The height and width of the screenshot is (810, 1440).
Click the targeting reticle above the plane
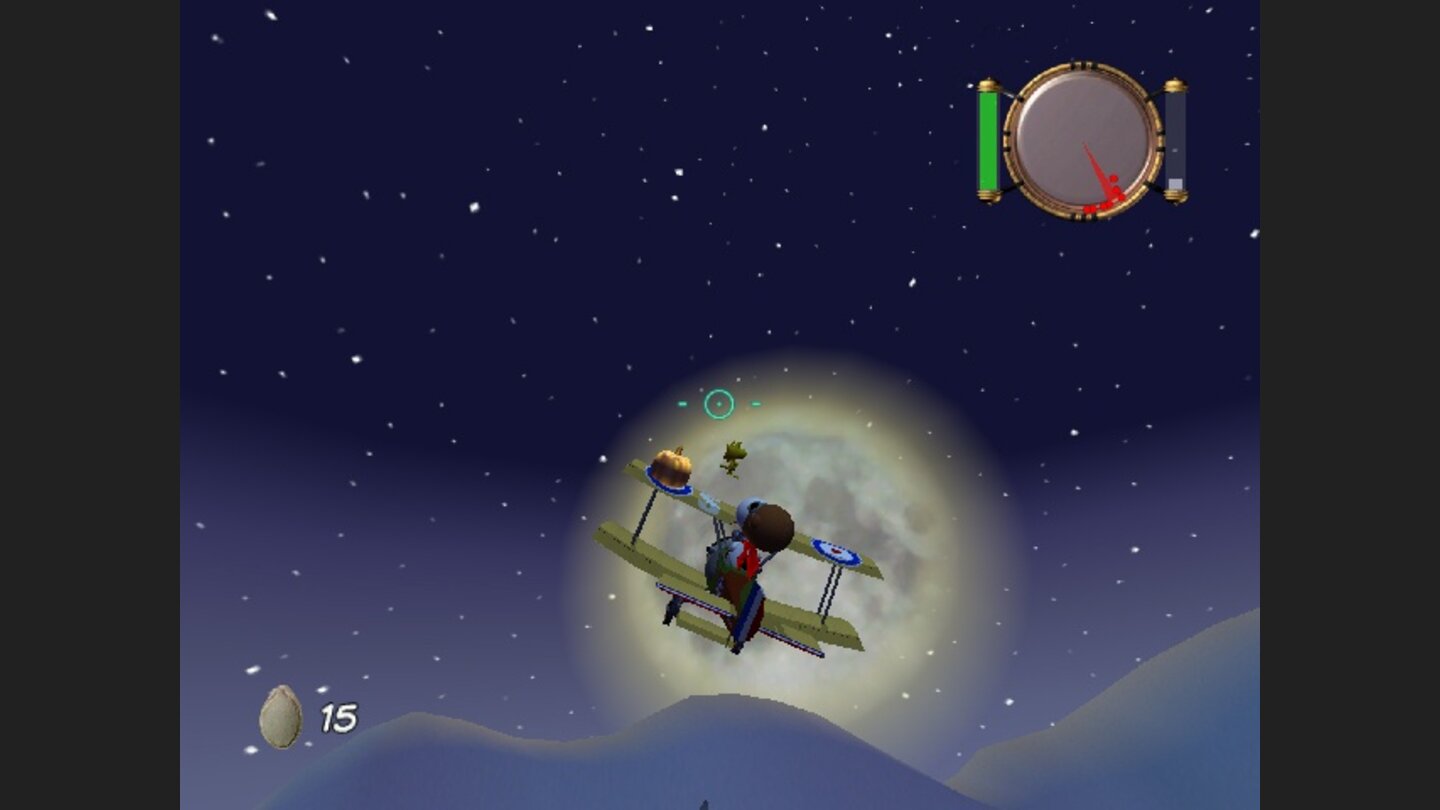pos(719,403)
